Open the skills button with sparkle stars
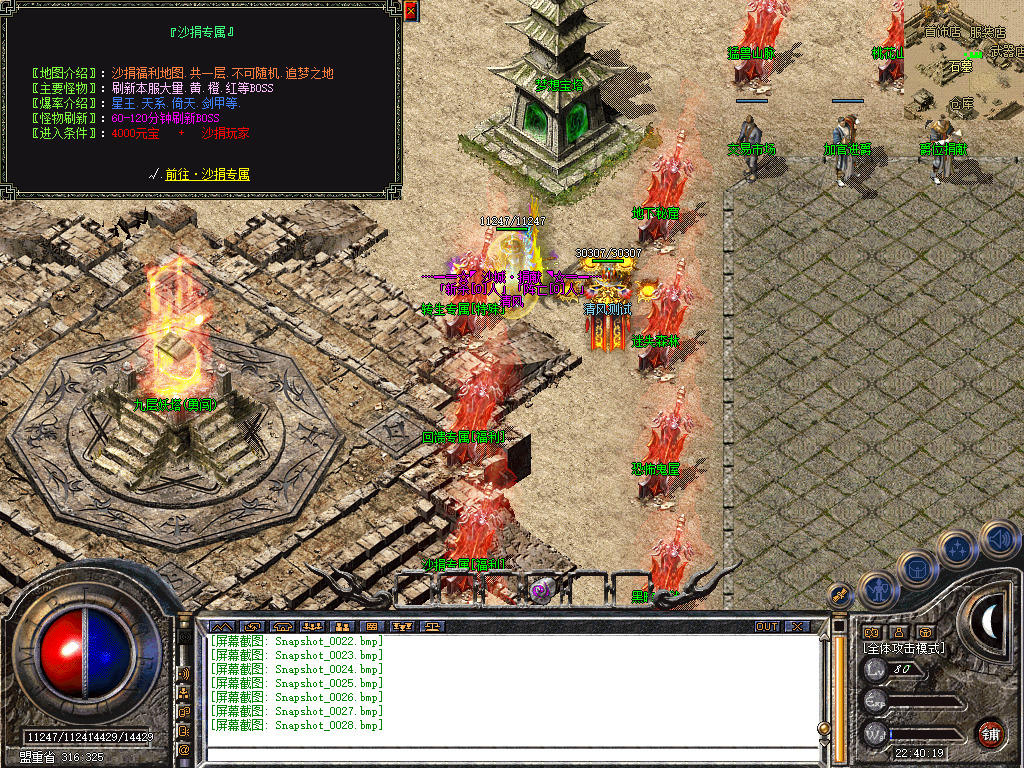This screenshot has height=768, width=1024. [957, 548]
